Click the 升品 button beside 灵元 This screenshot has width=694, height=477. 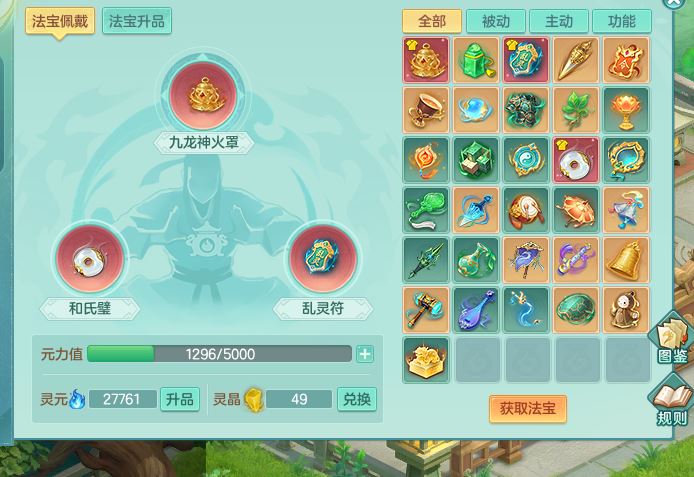point(179,399)
